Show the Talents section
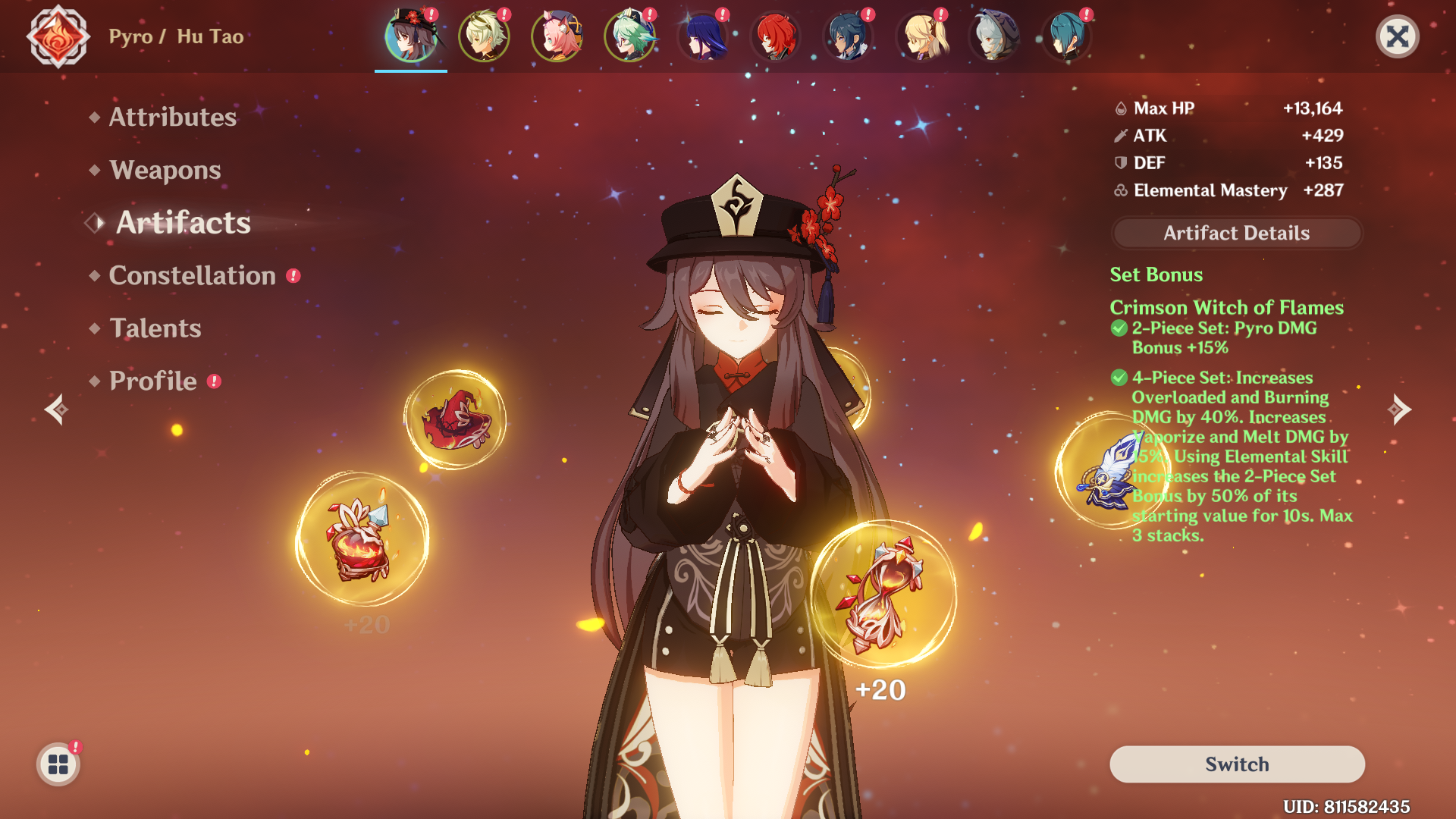1456x819 pixels. (155, 328)
